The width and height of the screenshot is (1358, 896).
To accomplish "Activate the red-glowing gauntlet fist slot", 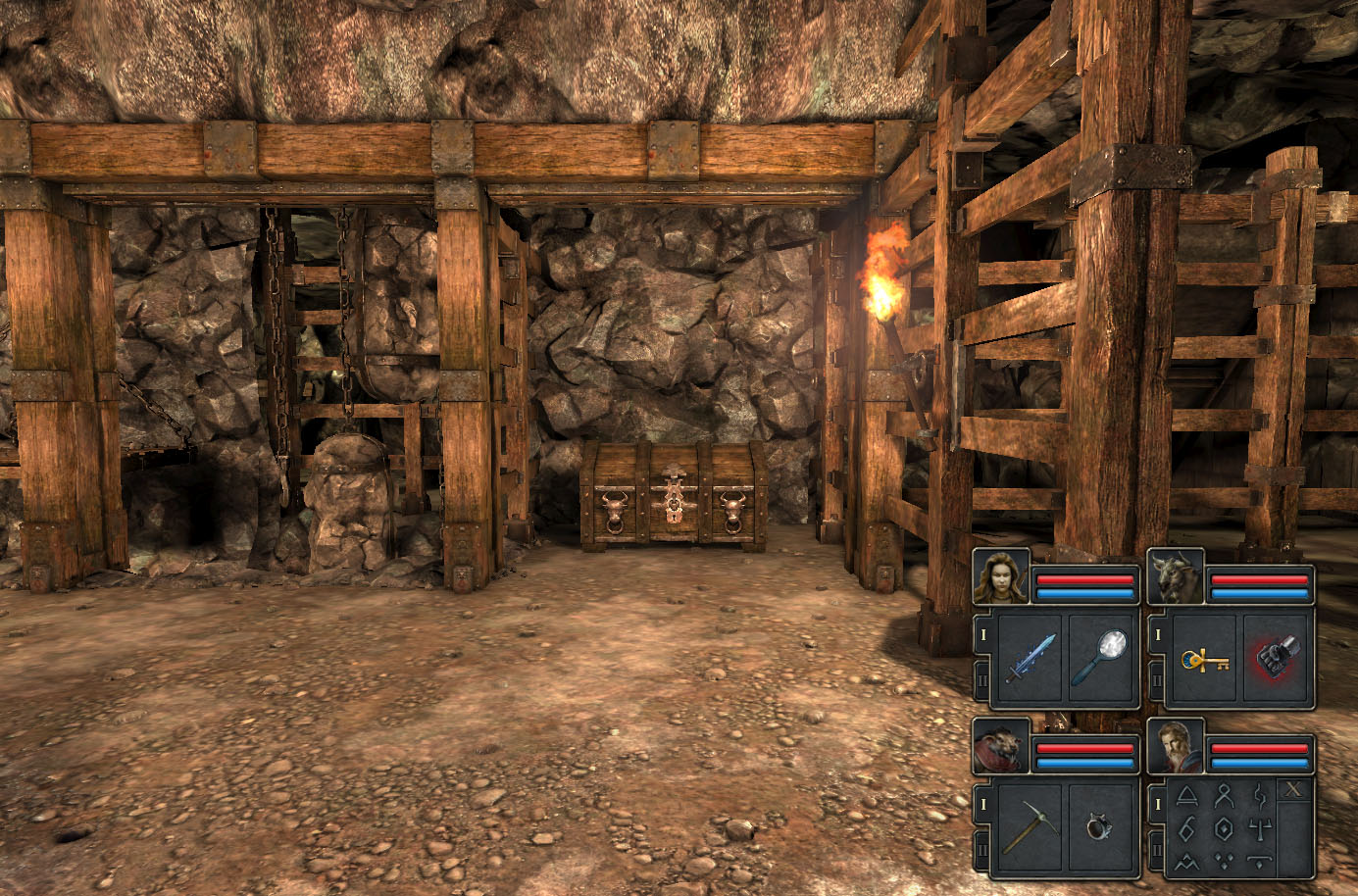I will click(1276, 658).
